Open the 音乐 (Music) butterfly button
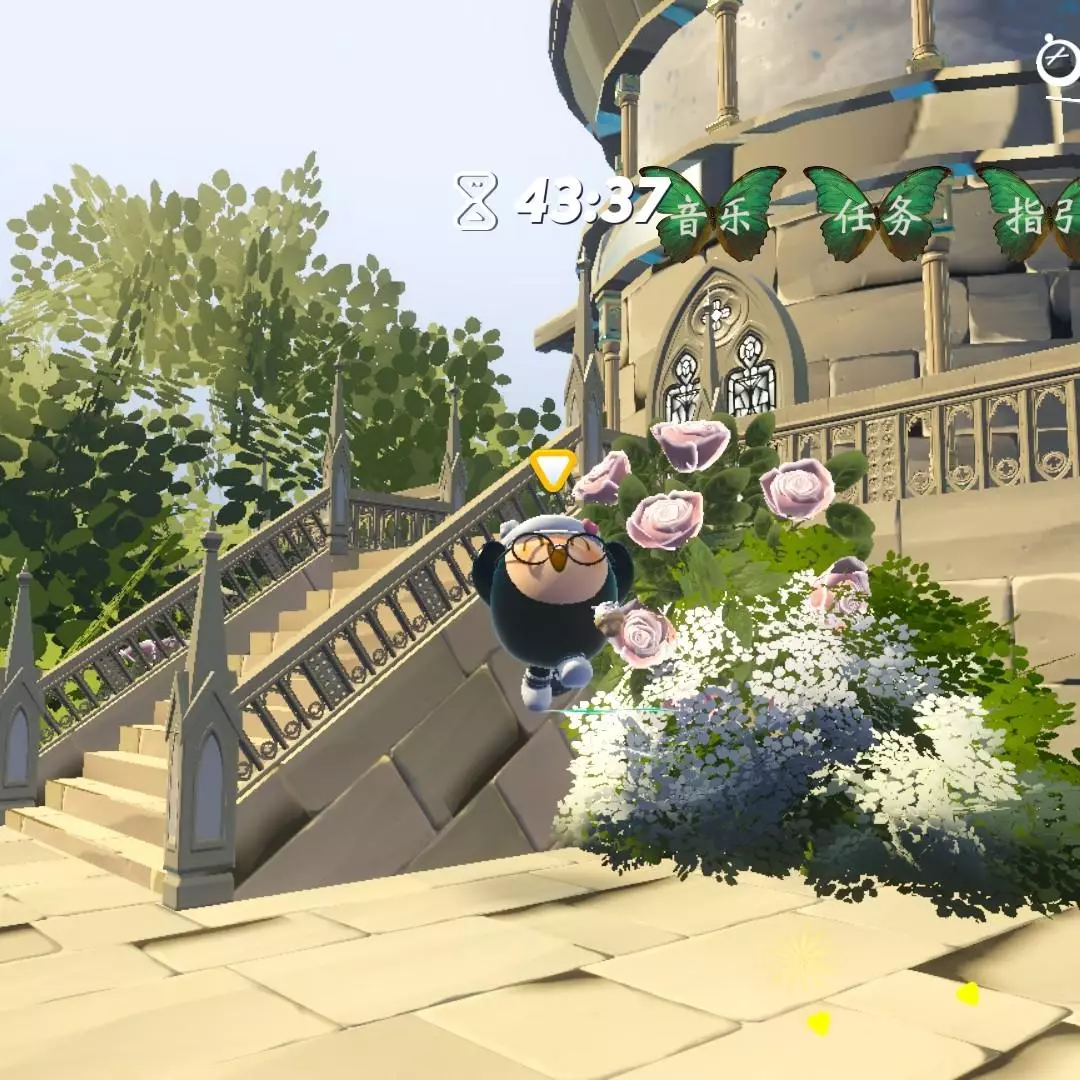This screenshot has height=1080, width=1080. (712, 216)
